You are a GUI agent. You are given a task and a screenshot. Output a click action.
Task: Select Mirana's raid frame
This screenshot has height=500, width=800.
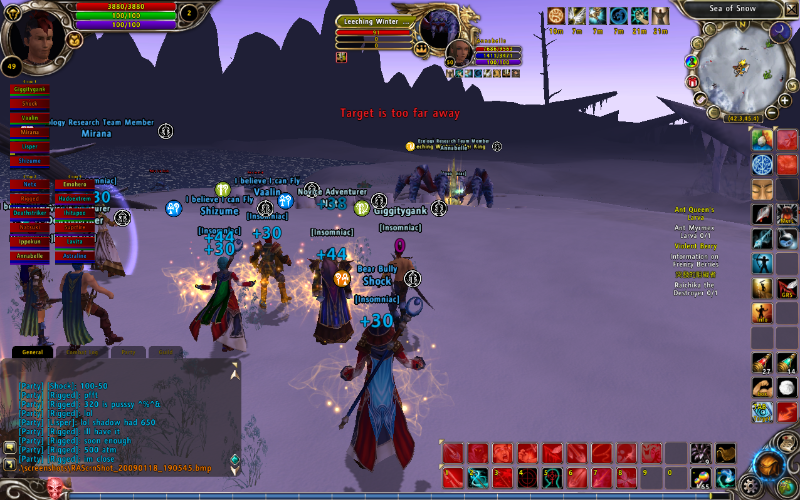pyautogui.click(x=30, y=132)
